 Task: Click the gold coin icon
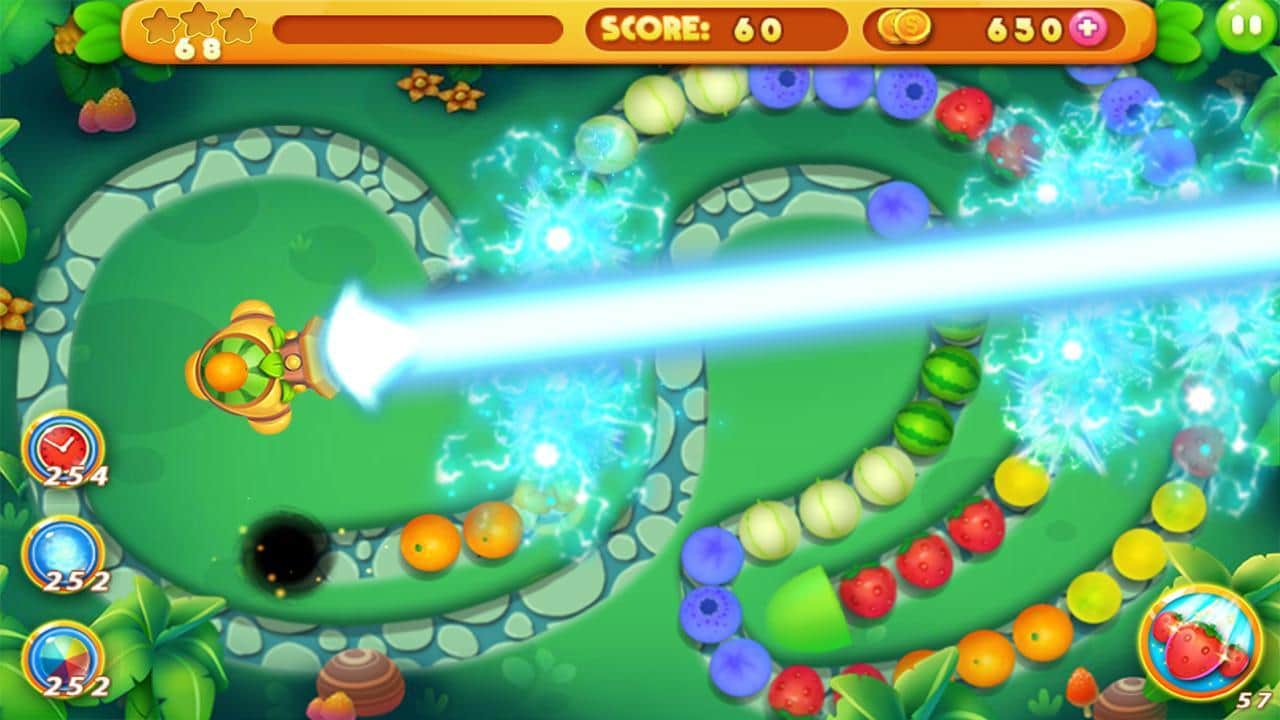click(905, 30)
